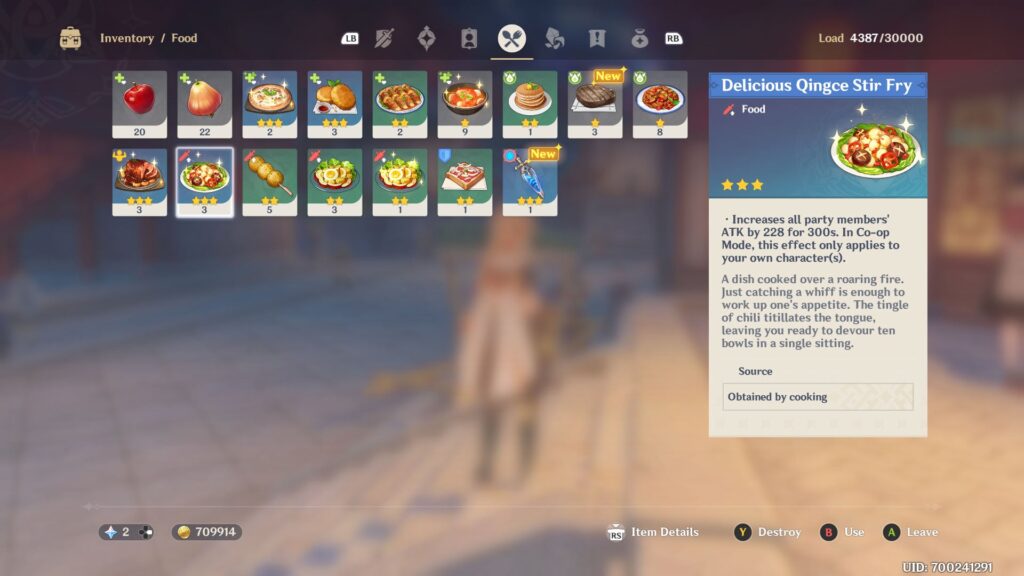
Task: Select the new blue potion item
Action: pyautogui.click(x=529, y=181)
